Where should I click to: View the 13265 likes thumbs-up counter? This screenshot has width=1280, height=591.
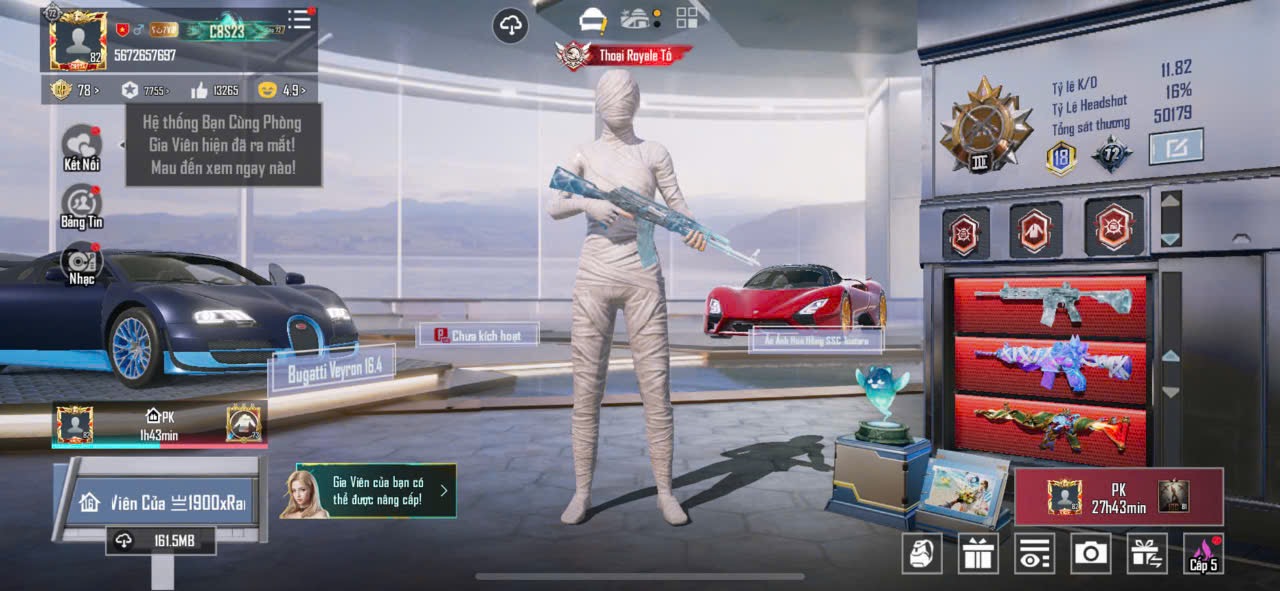(214, 90)
